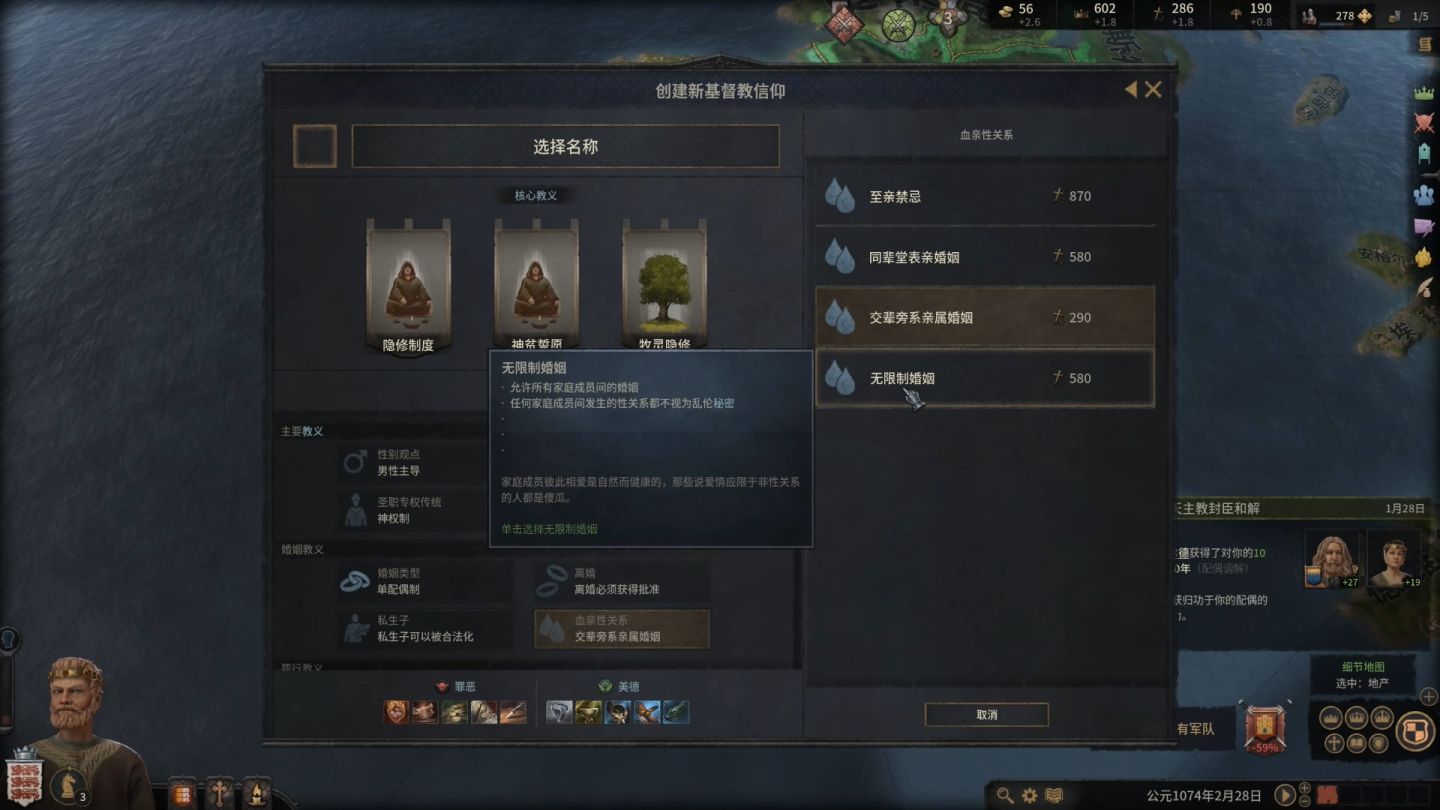The height and width of the screenshot is (810, 1440).
Task: Click the 取消 cancel button
Action: [985, 714]
